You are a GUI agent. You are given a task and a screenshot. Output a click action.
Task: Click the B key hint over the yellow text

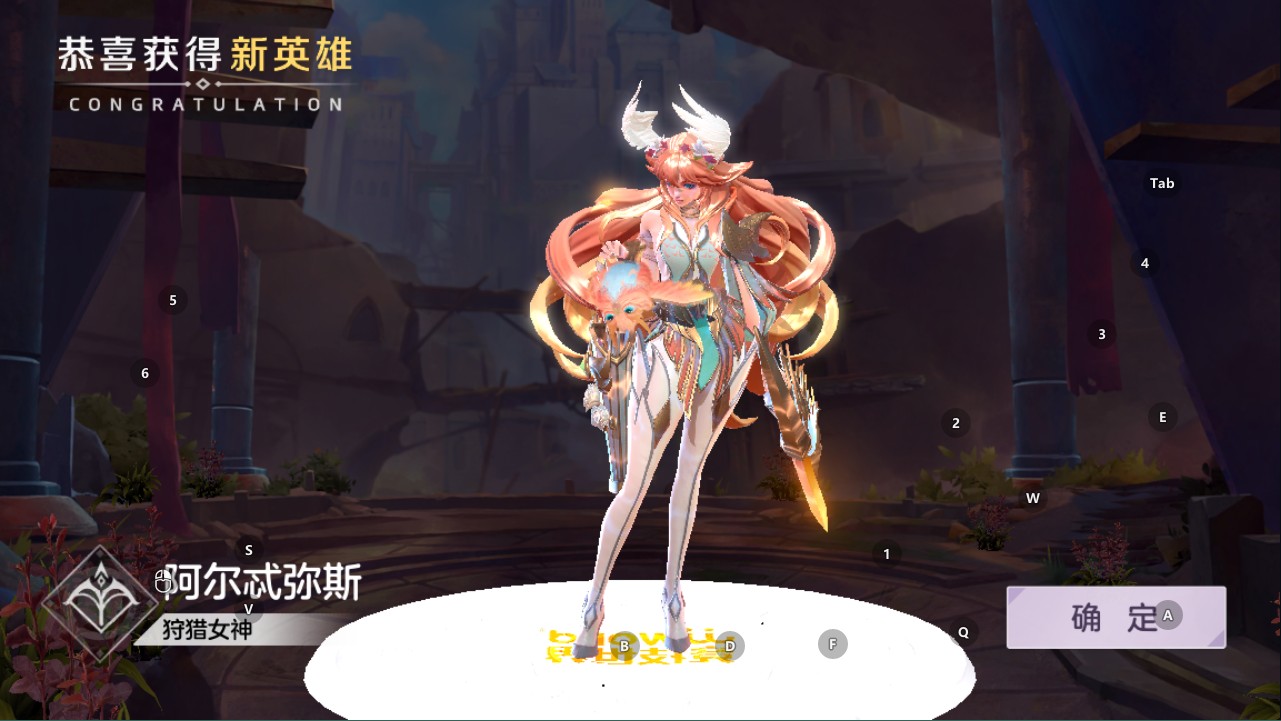(x=622, y=647)
